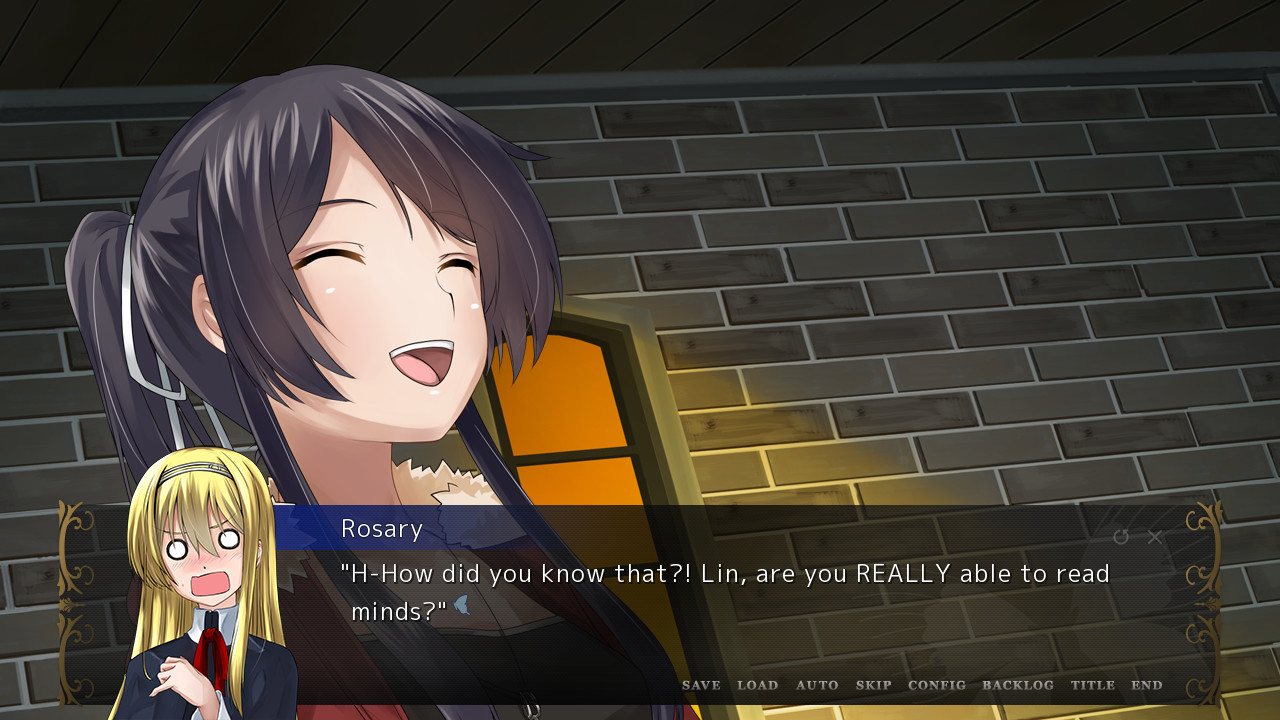This screenshot has width=1280, height=720.
Task: Open the CONFIG settings
Action: (x=937, y=685)
